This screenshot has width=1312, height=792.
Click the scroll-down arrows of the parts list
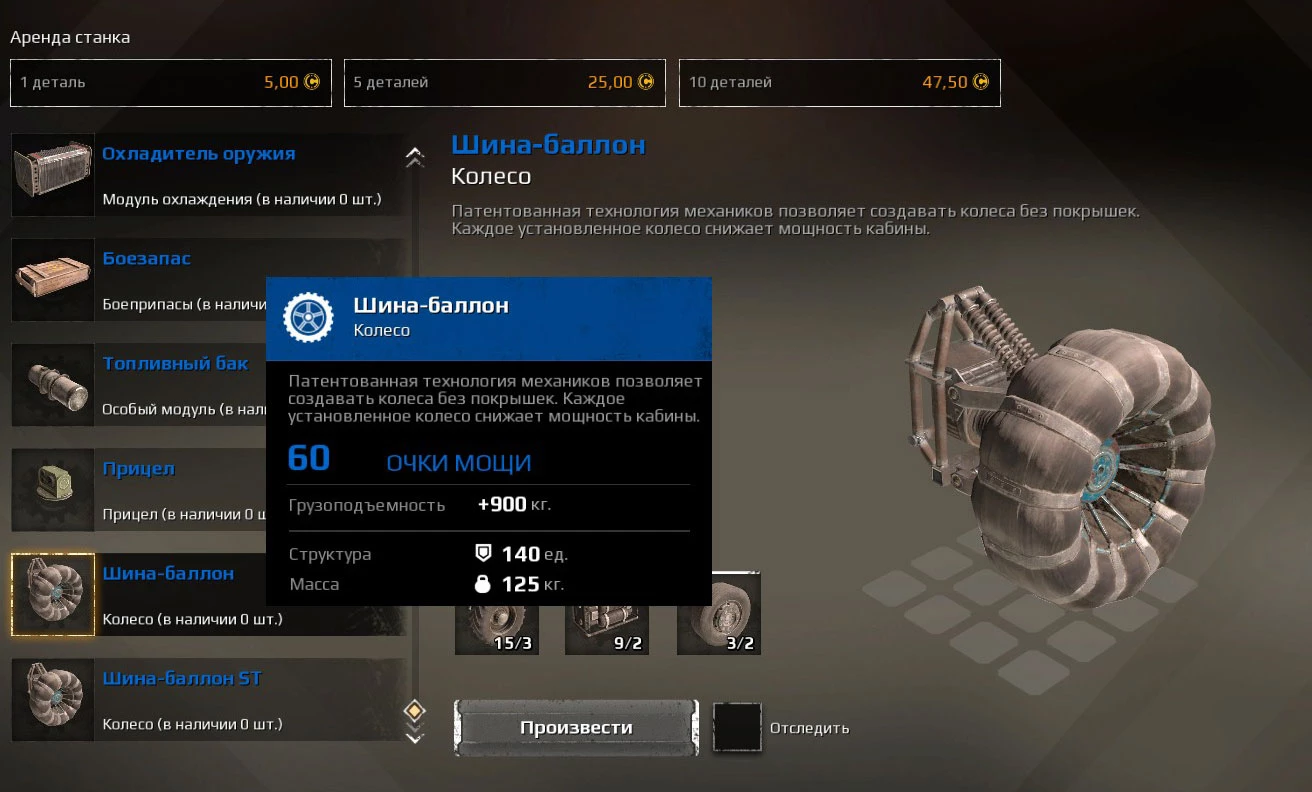click(x=414, y=737)
